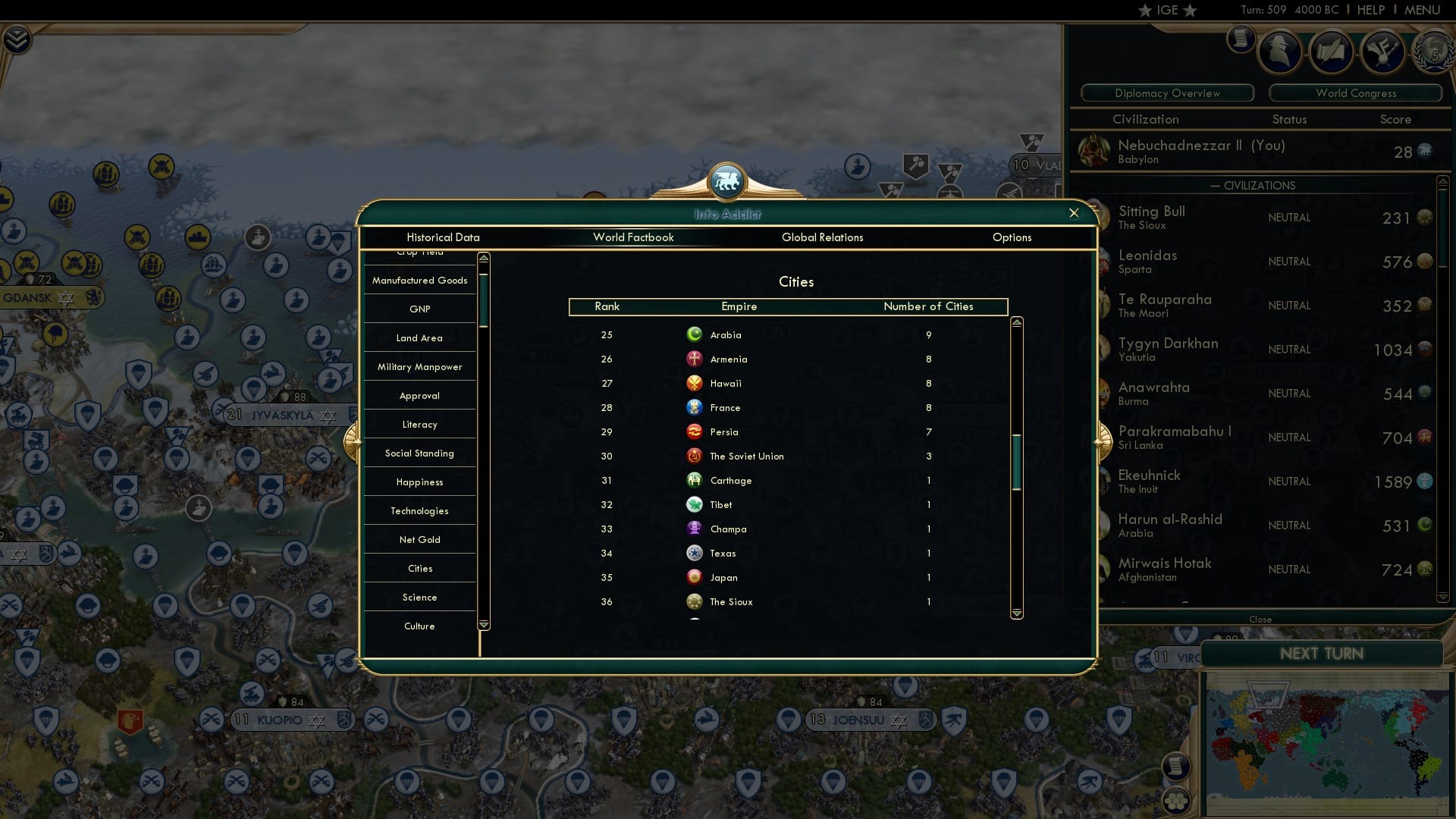Open the Diplomacy Overview

coord(1166,93)
